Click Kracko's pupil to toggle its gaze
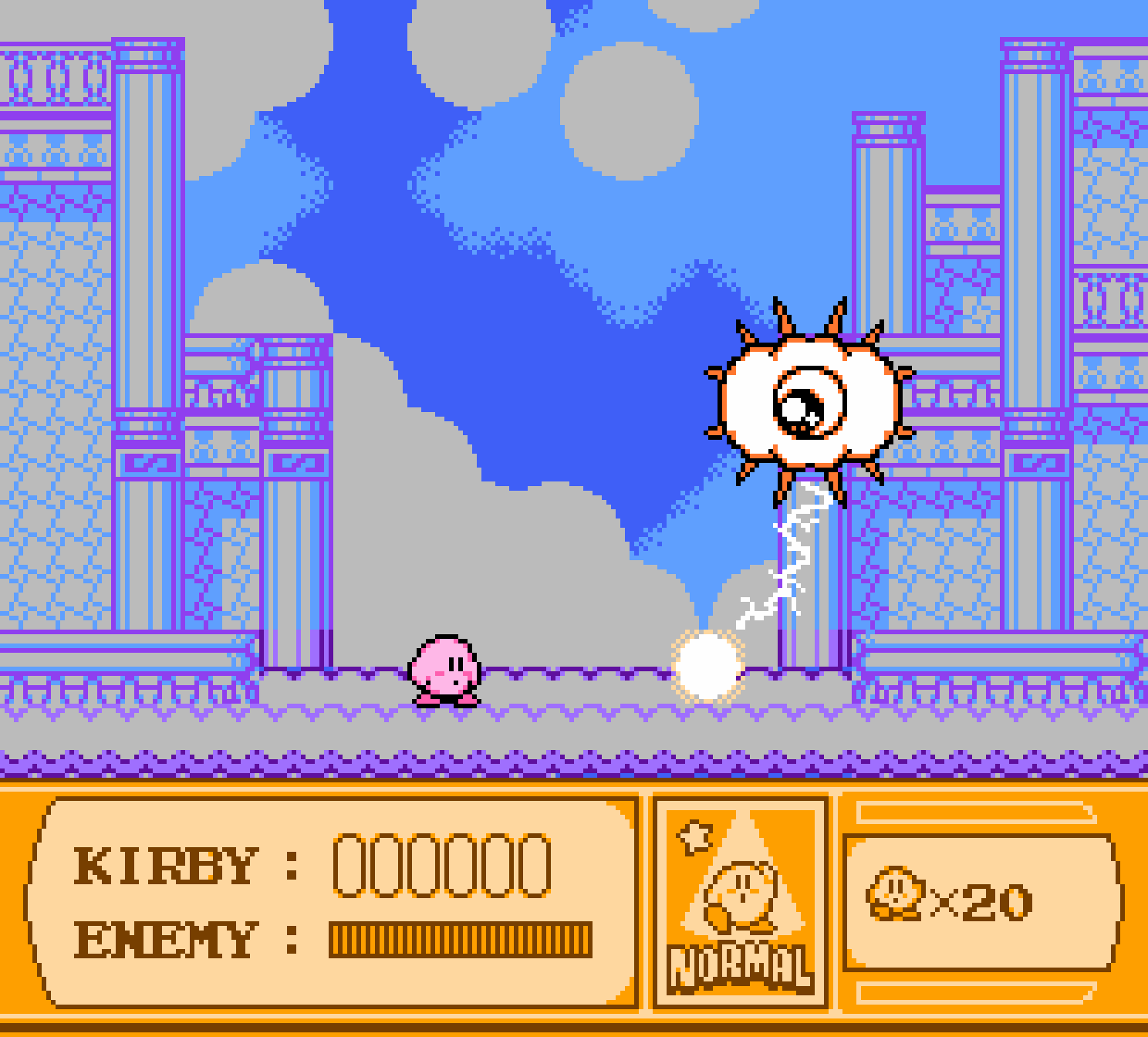Viewport: 1148px width, 1037px height. click(806, 410)
